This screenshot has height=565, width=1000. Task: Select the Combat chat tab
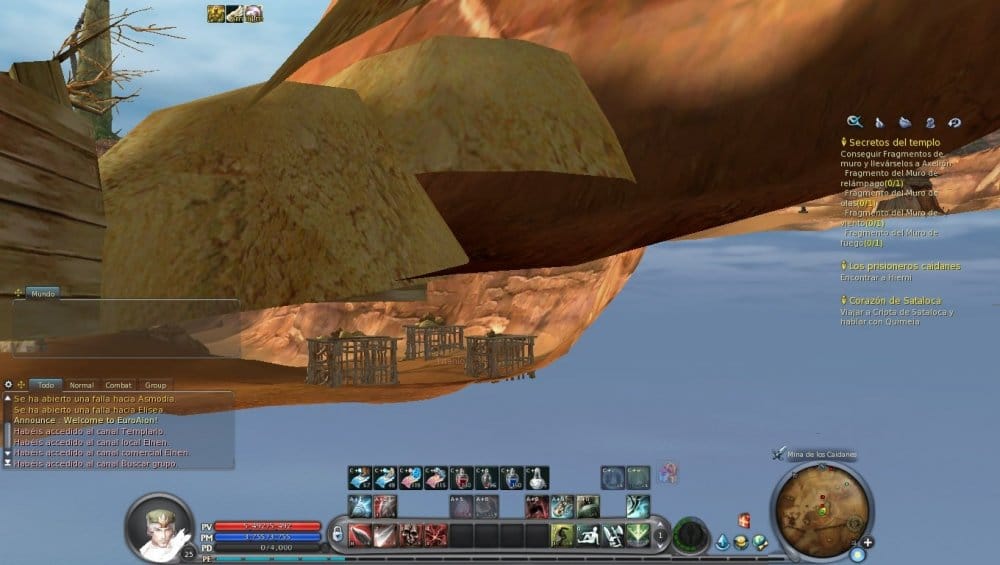[119, 384]
